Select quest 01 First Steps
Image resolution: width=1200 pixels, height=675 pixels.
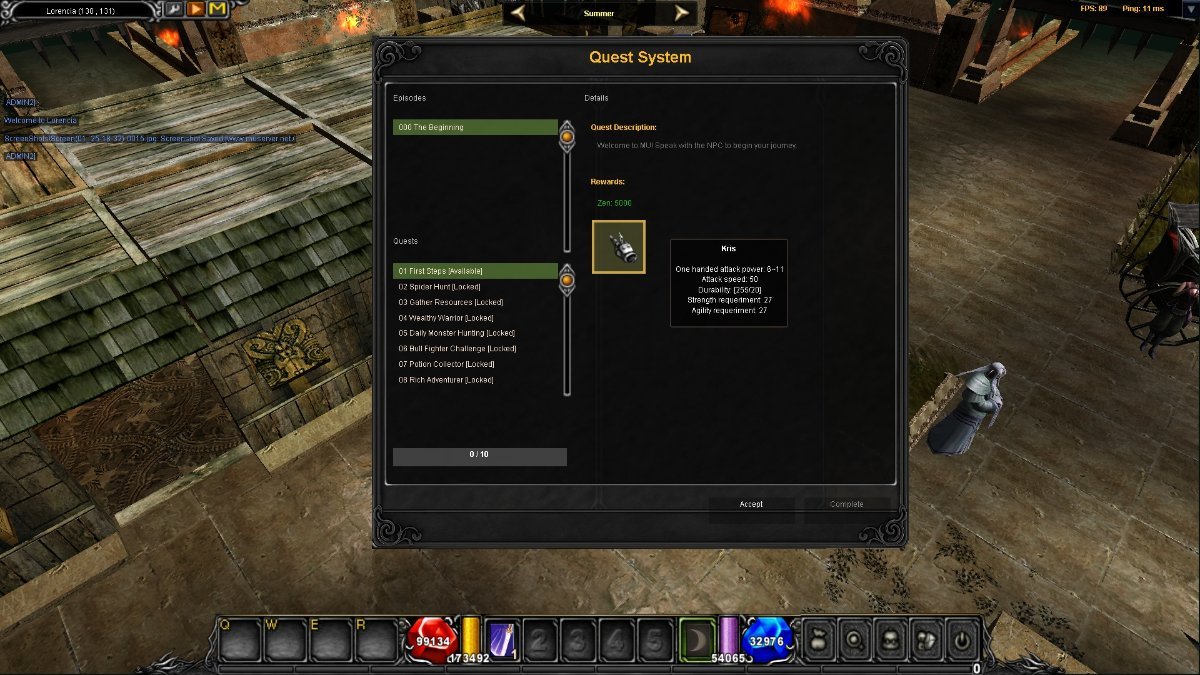475,271
